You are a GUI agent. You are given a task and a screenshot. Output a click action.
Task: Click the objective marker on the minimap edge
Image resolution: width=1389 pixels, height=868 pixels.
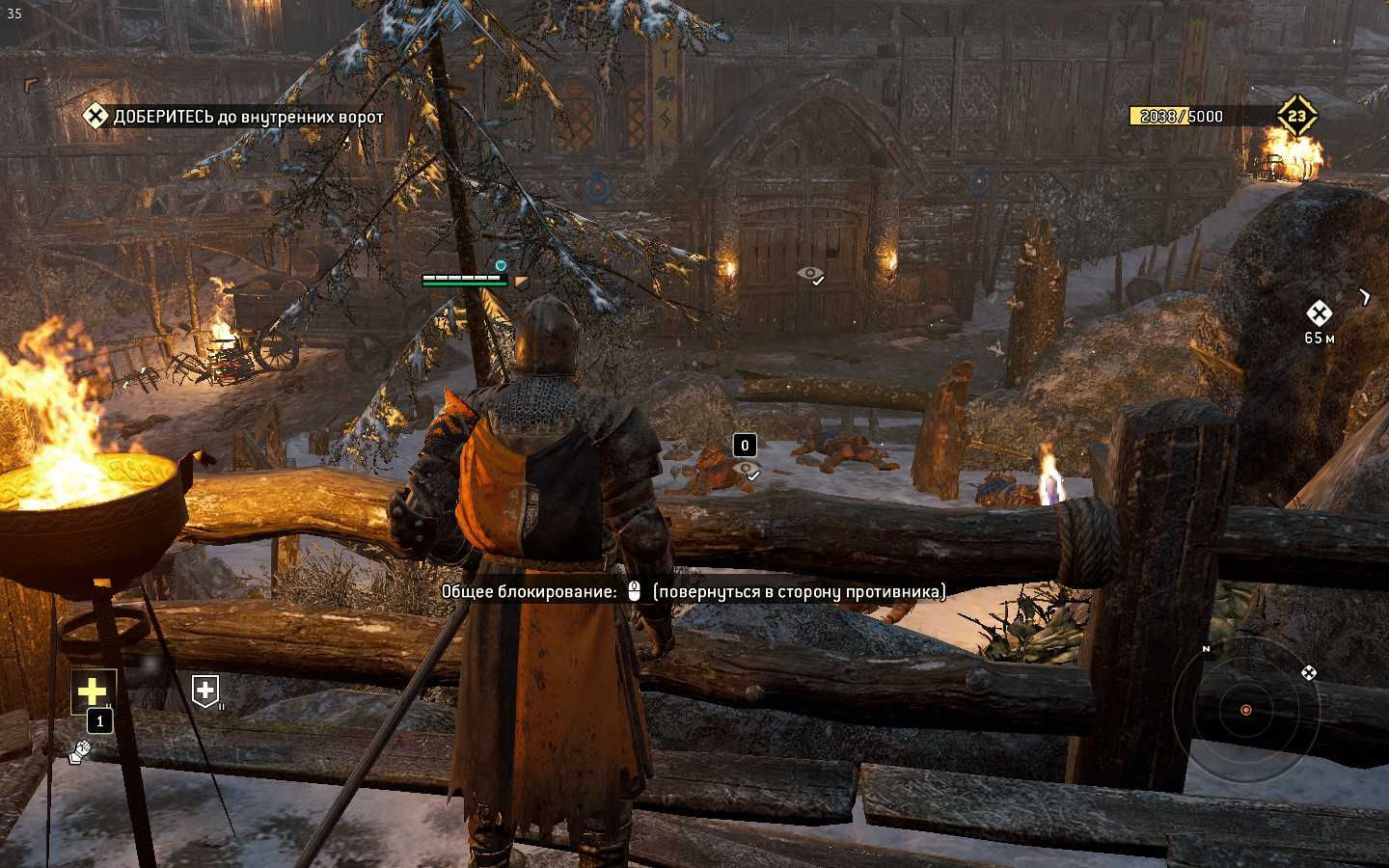click(1309, 672)
